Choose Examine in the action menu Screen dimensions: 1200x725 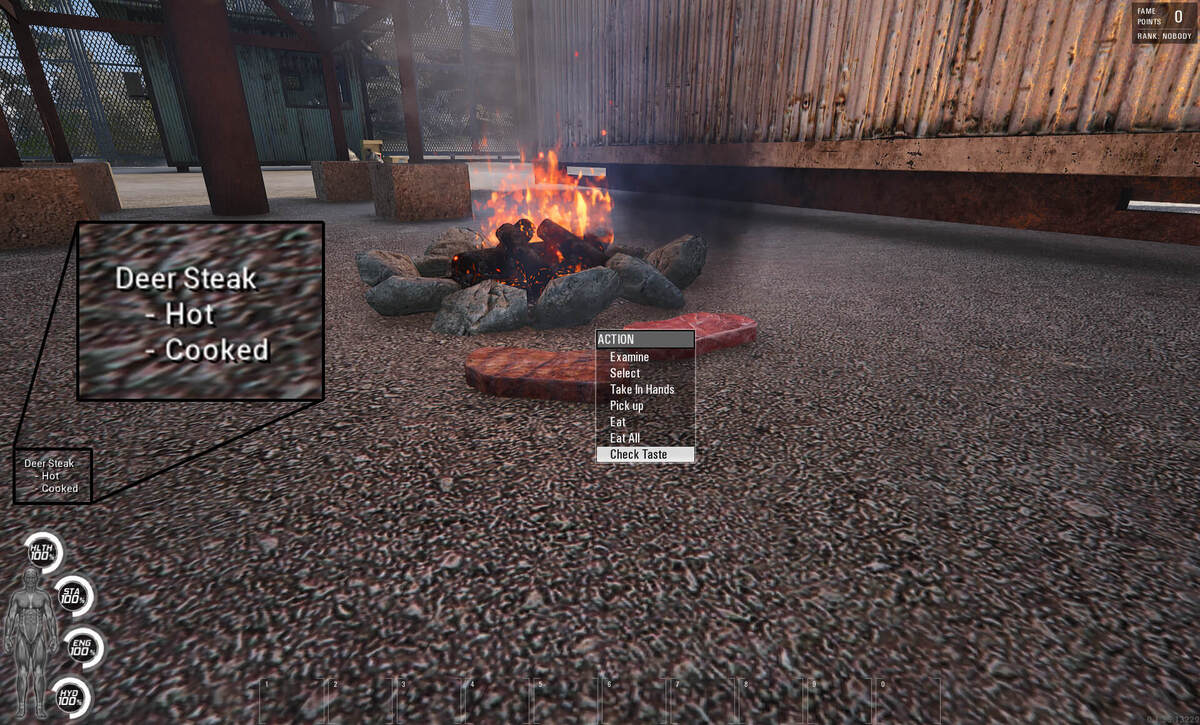[x=630, y=357]
